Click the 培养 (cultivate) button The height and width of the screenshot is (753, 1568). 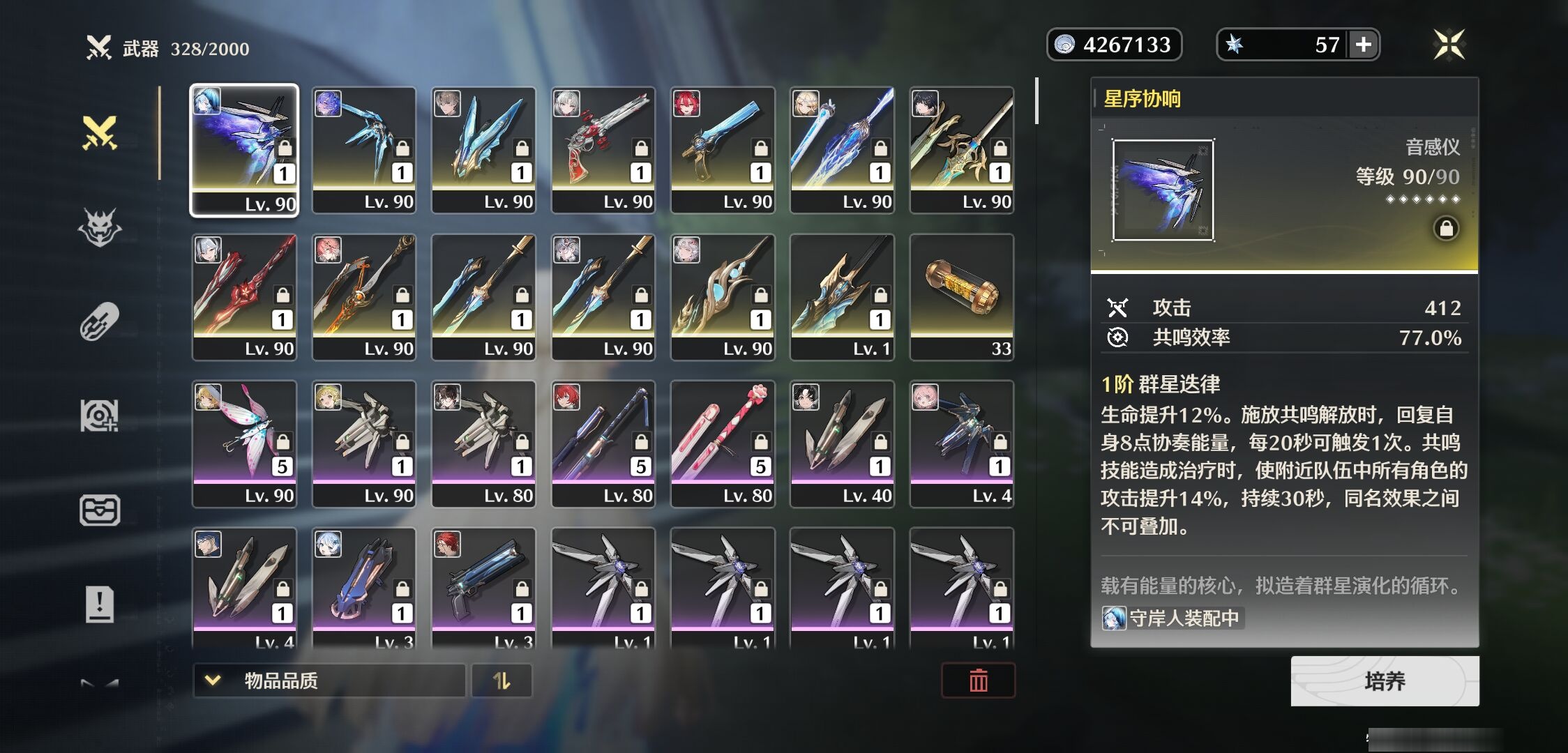pos(1385,681)
